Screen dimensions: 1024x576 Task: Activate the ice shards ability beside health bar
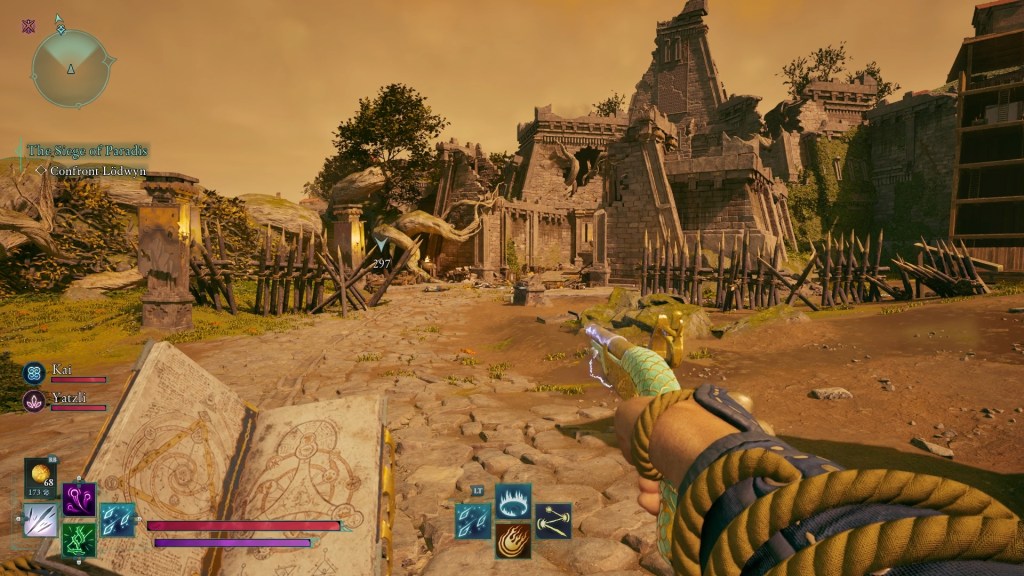[x=118, y=519]
